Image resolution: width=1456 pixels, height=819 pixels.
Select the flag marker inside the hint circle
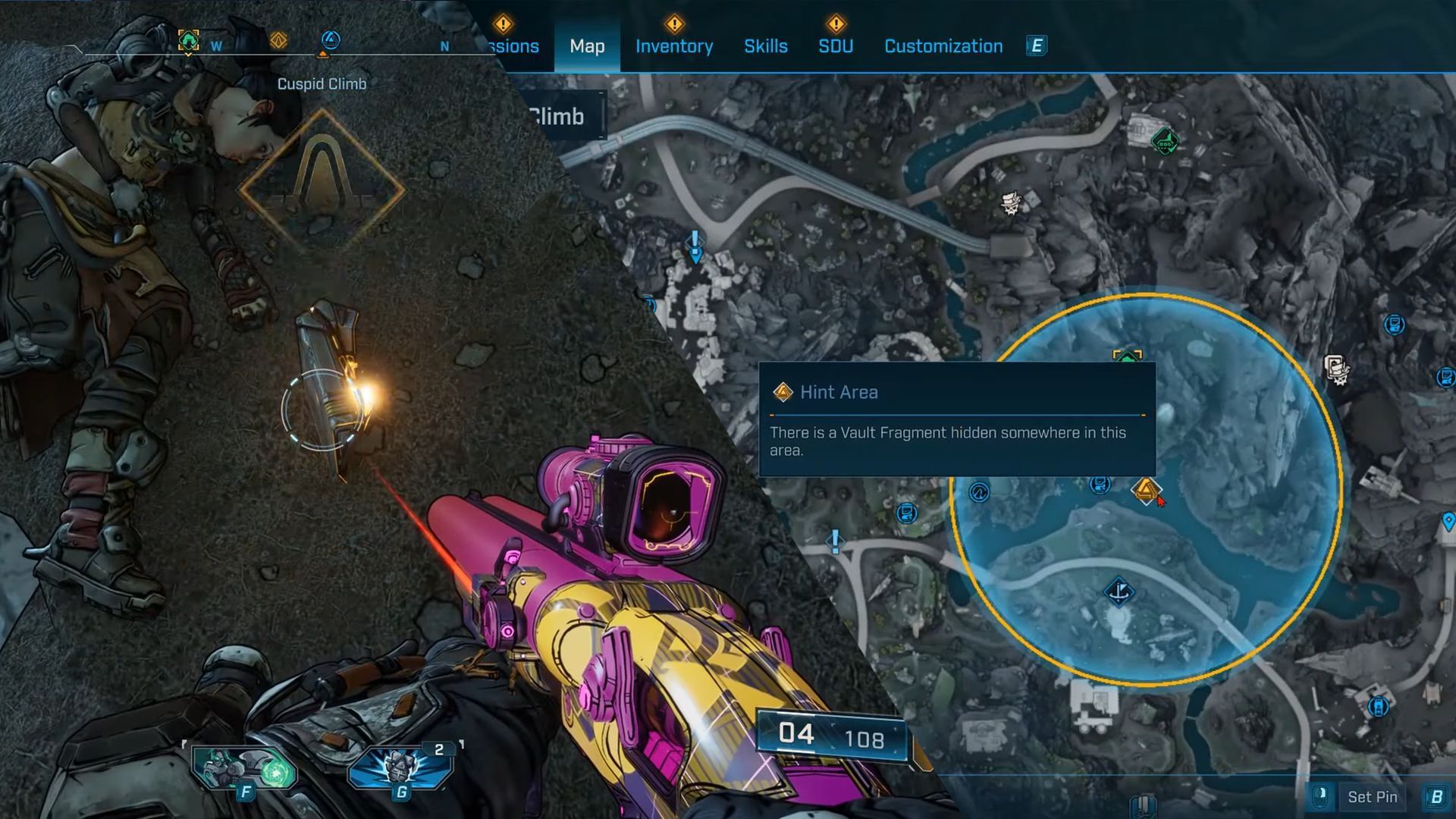pyautogui.click(x=1119, y=591)
